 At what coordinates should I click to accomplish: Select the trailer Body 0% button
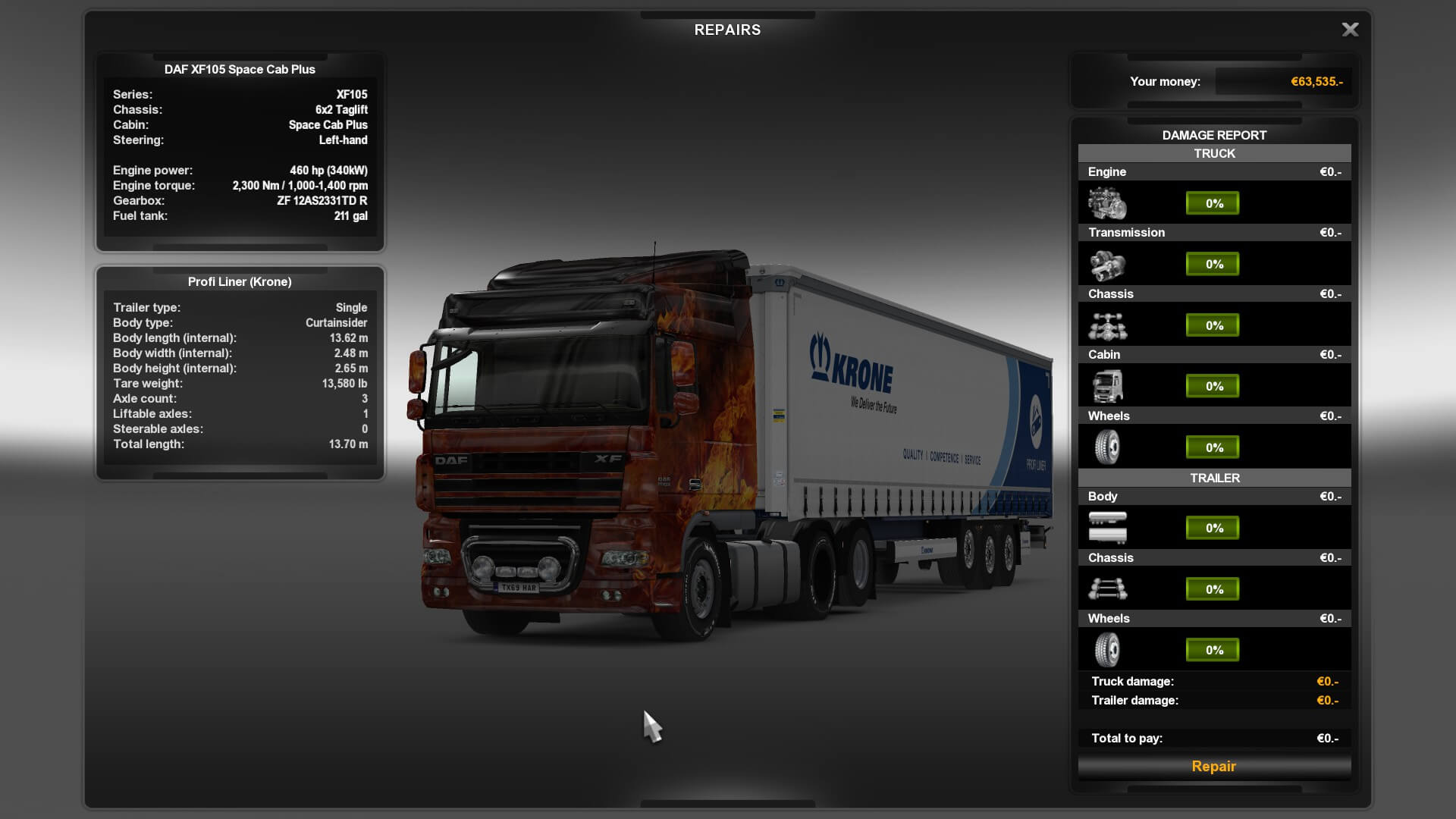(x=1213, y=528)
